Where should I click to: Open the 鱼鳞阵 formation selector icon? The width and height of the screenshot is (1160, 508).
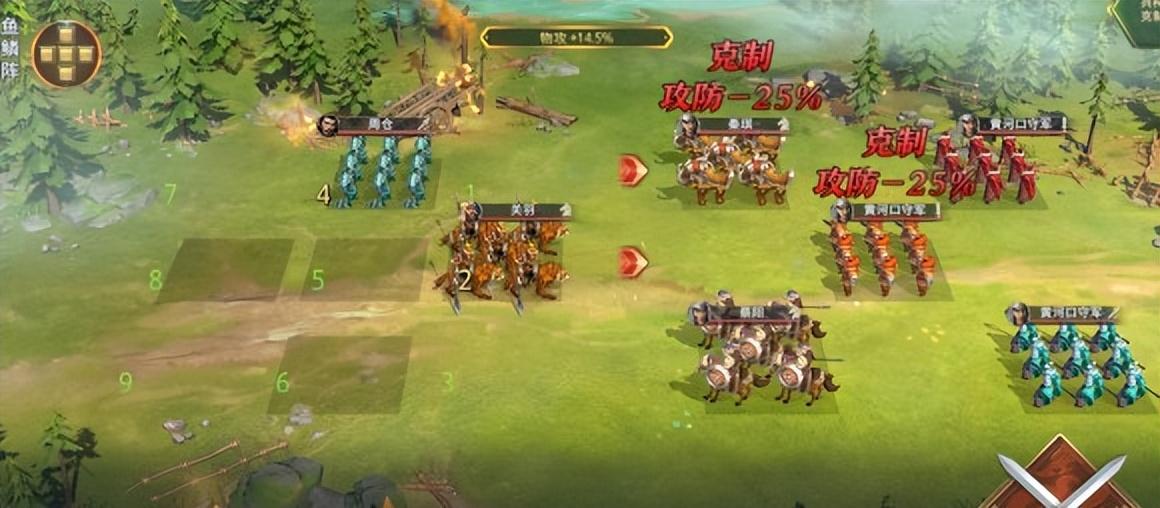[x=66, y=54]
